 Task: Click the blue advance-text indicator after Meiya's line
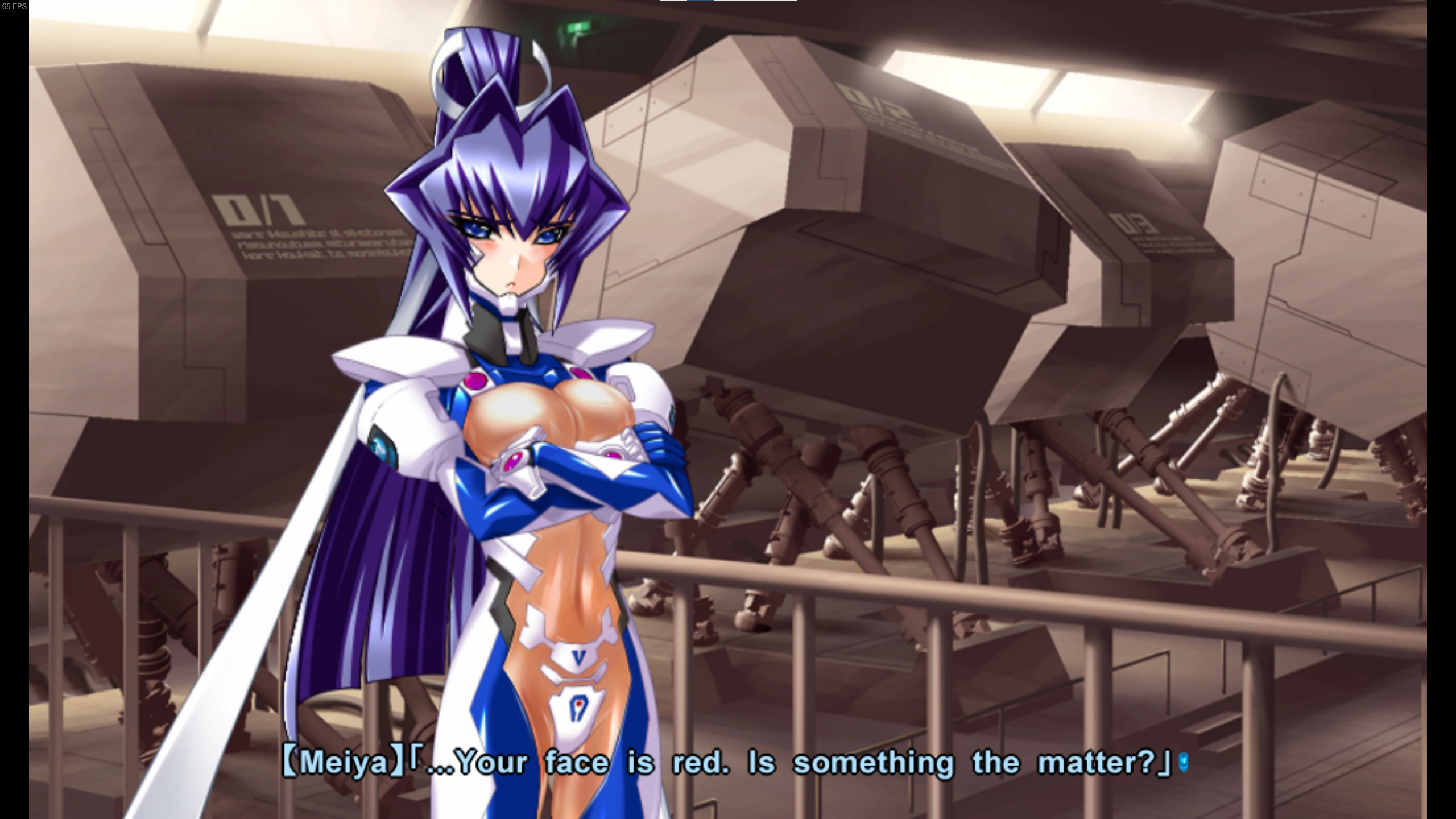point(1184,762)
